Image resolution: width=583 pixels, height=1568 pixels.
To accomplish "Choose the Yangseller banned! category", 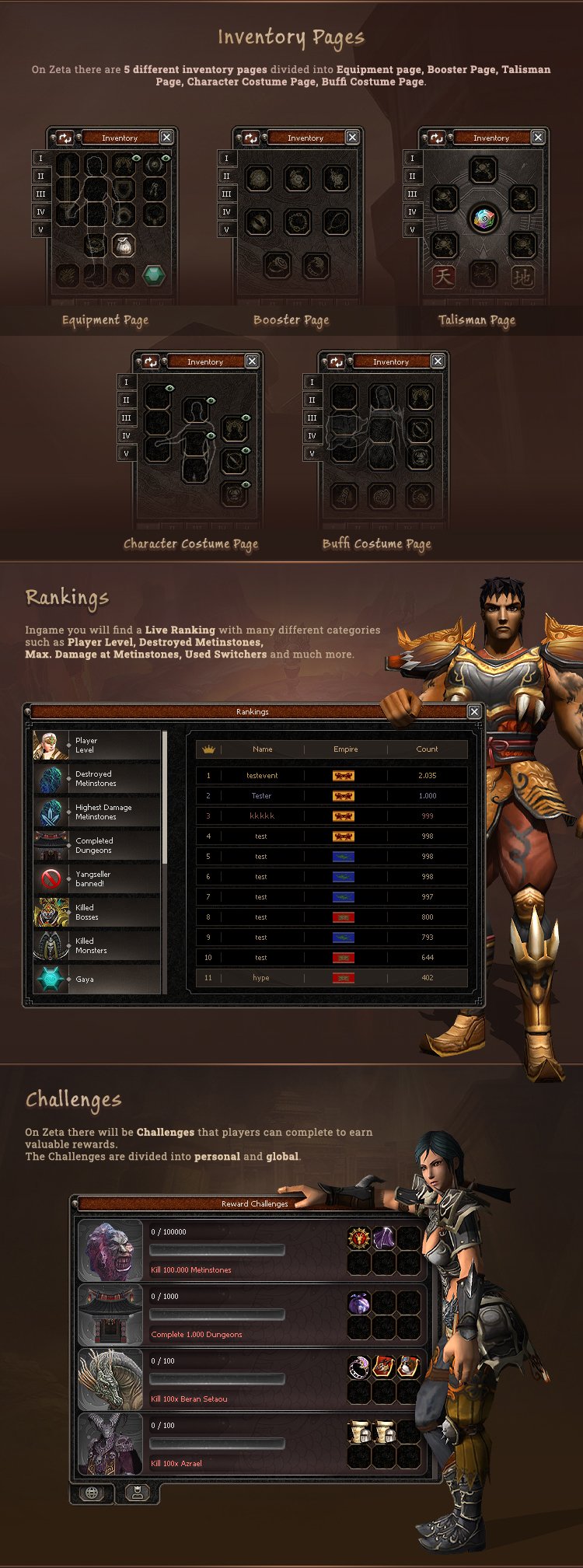I will (96, 879).
